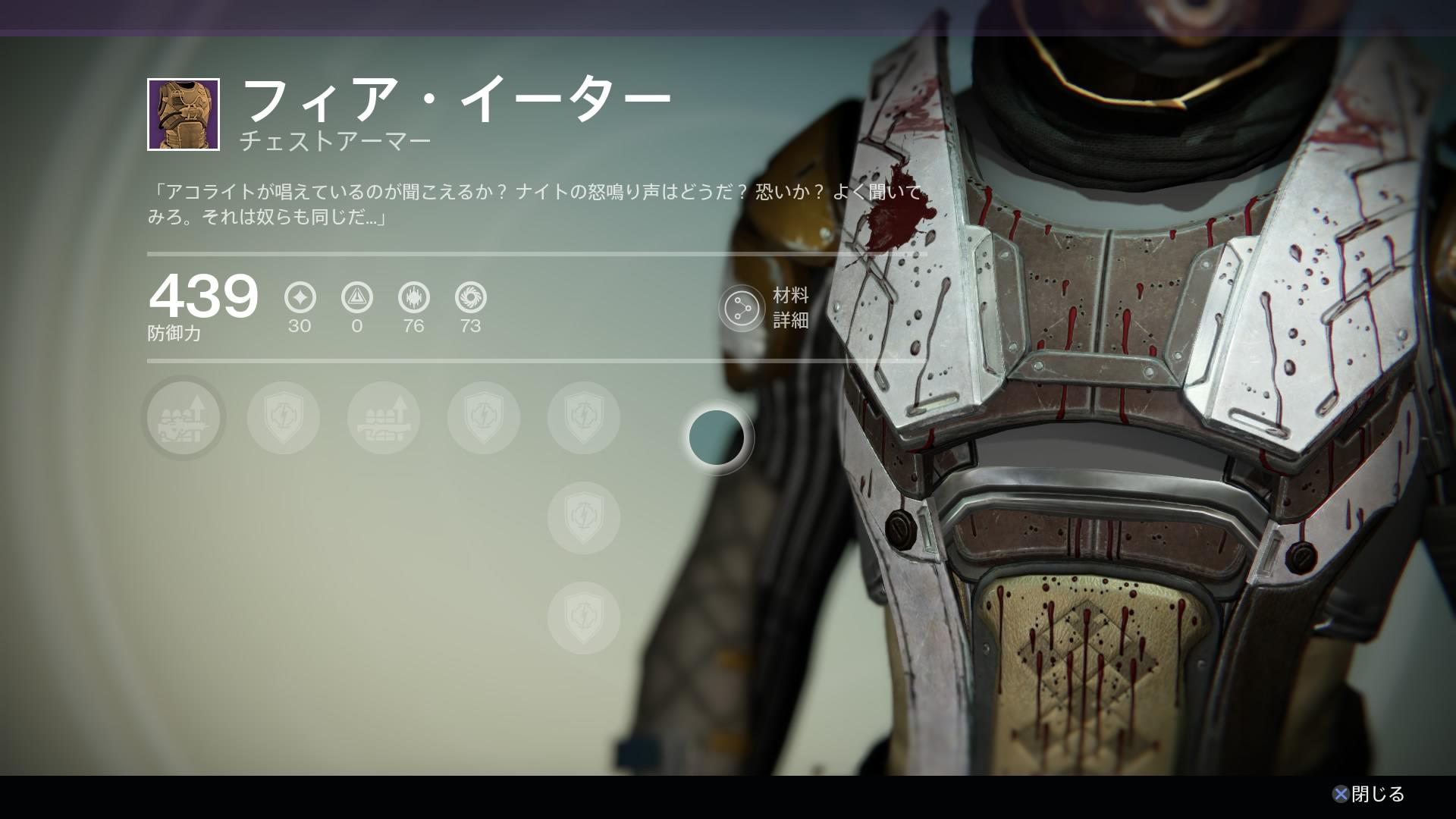Click the チェストアーマー category label
The height and width of the screenshot is (819, 1456).
pos(336,140)
